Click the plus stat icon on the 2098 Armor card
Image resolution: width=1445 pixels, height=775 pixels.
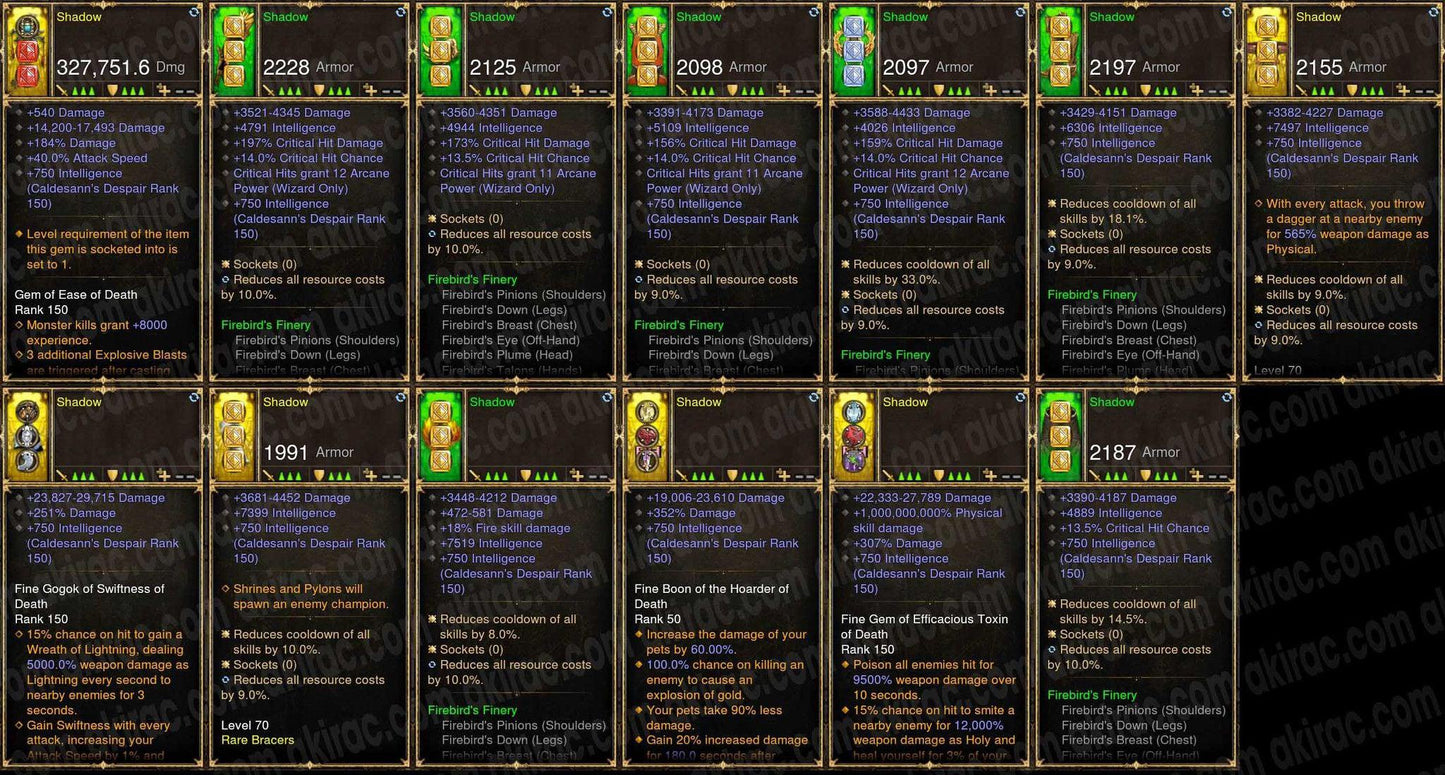click(784, 90)
